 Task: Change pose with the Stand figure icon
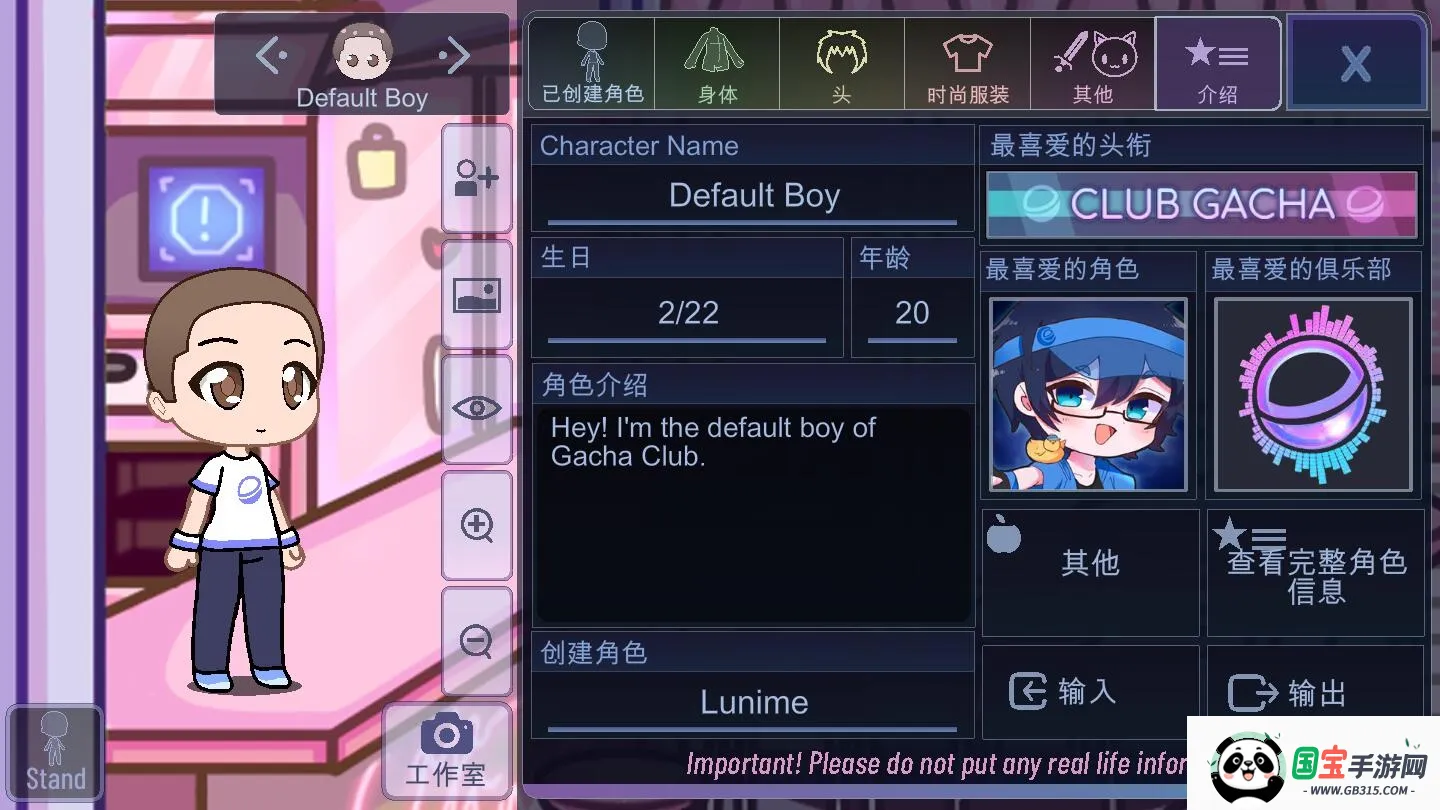pyautogui.click(x=54, y=750)
